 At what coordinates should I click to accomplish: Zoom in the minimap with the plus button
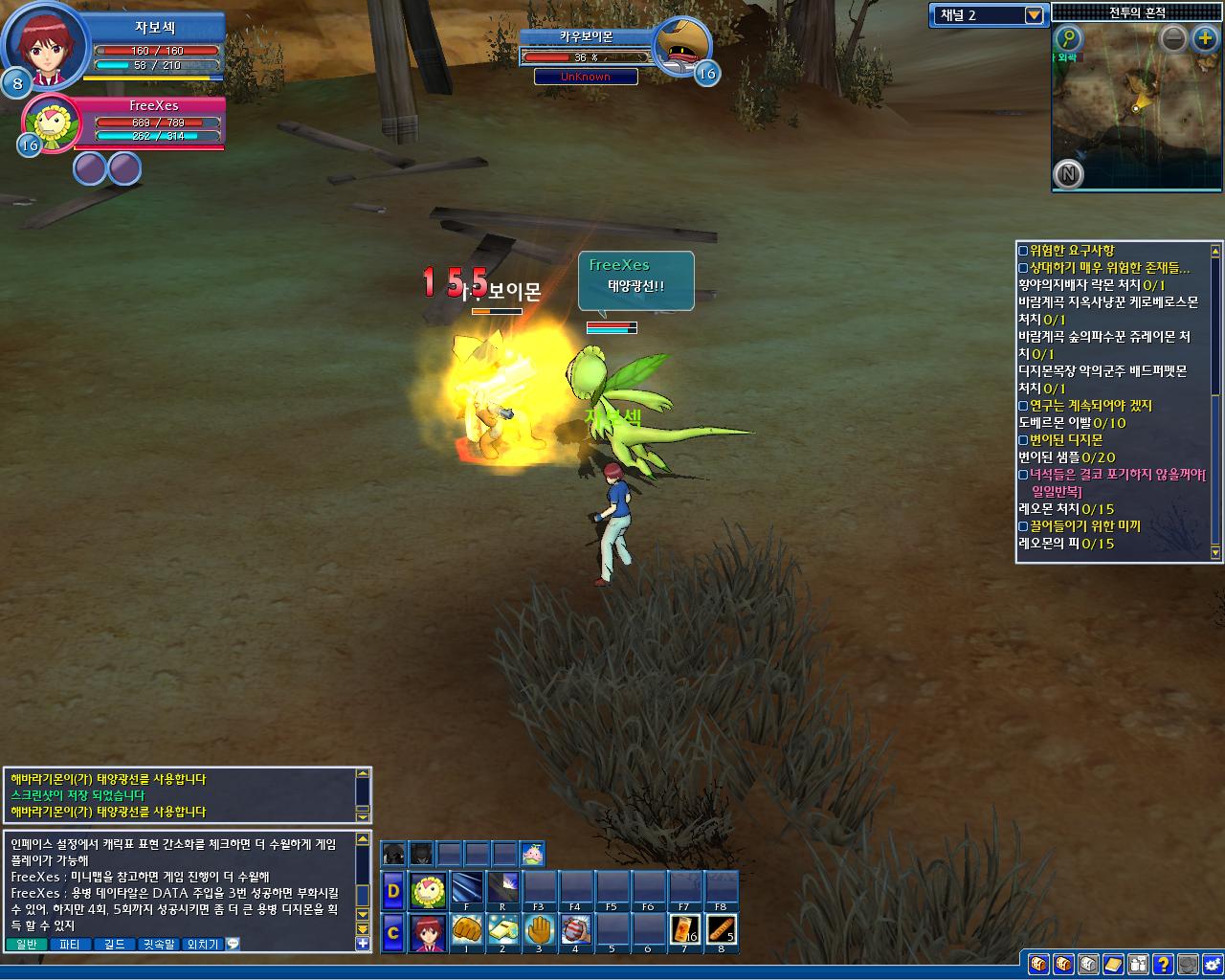[1204, 39]
